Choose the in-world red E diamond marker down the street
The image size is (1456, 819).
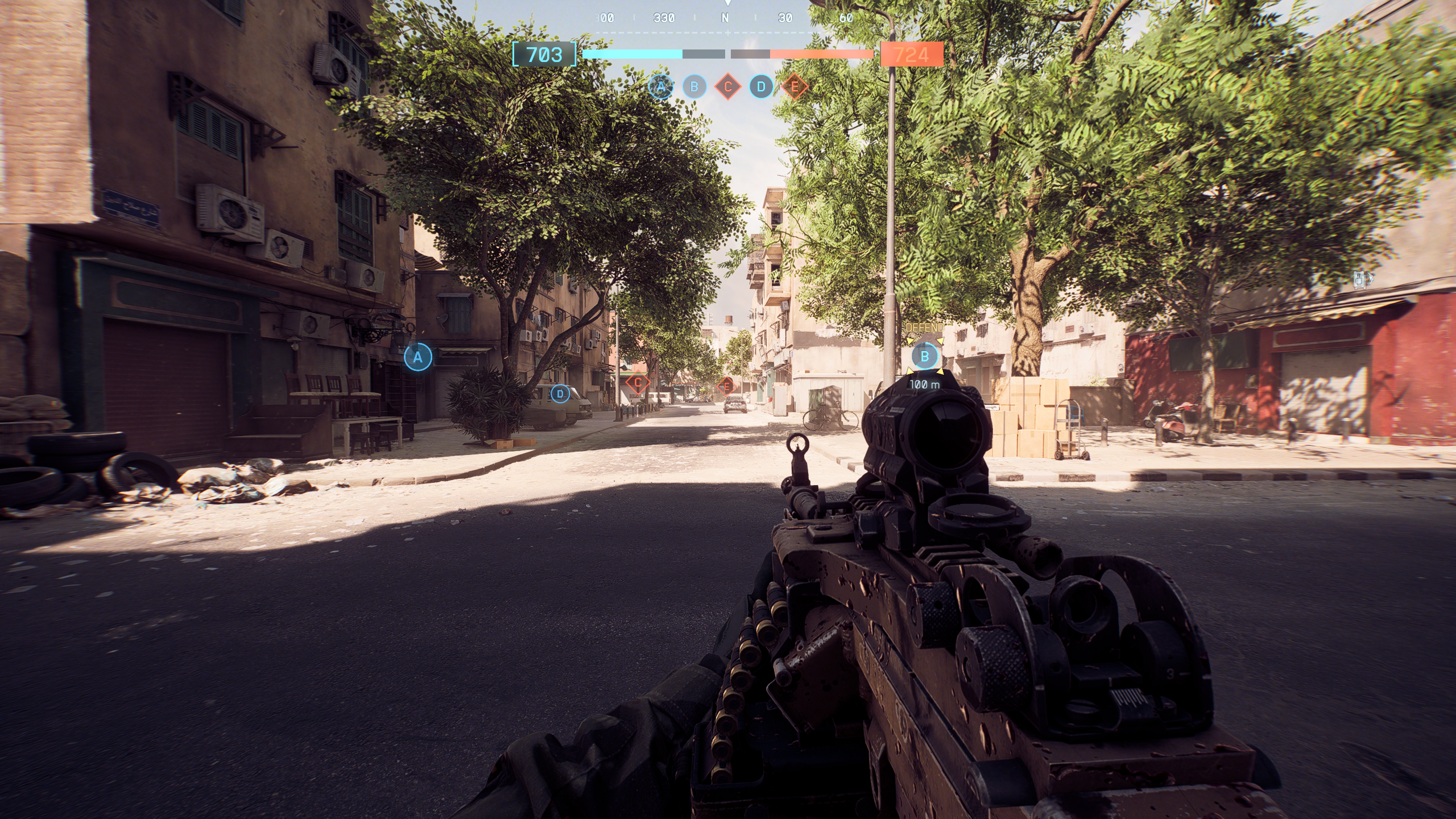[x=726, y=387]
